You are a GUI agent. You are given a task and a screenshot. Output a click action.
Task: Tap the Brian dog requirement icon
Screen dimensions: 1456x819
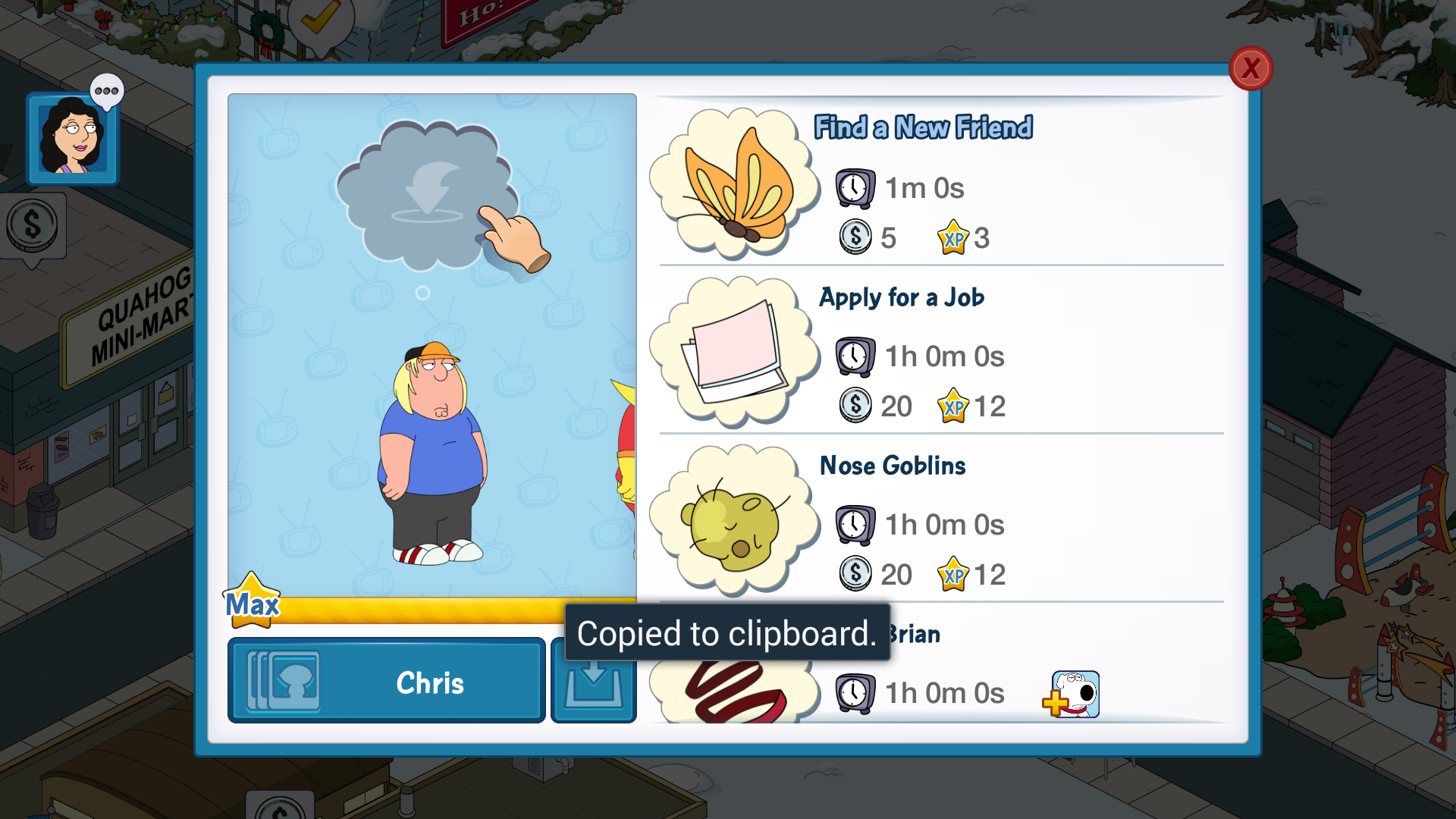pos(1072,694)
